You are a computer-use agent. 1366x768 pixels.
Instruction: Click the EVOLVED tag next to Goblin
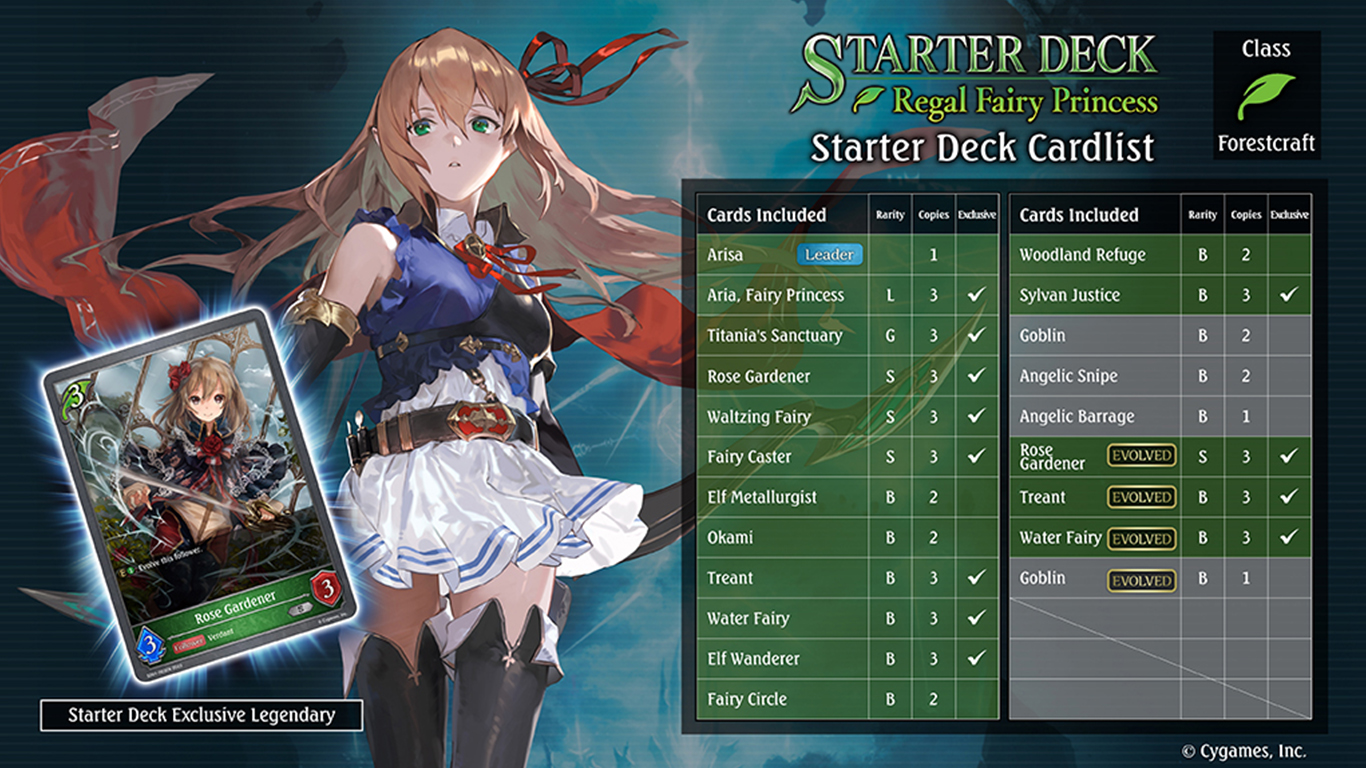(1141, 580)
